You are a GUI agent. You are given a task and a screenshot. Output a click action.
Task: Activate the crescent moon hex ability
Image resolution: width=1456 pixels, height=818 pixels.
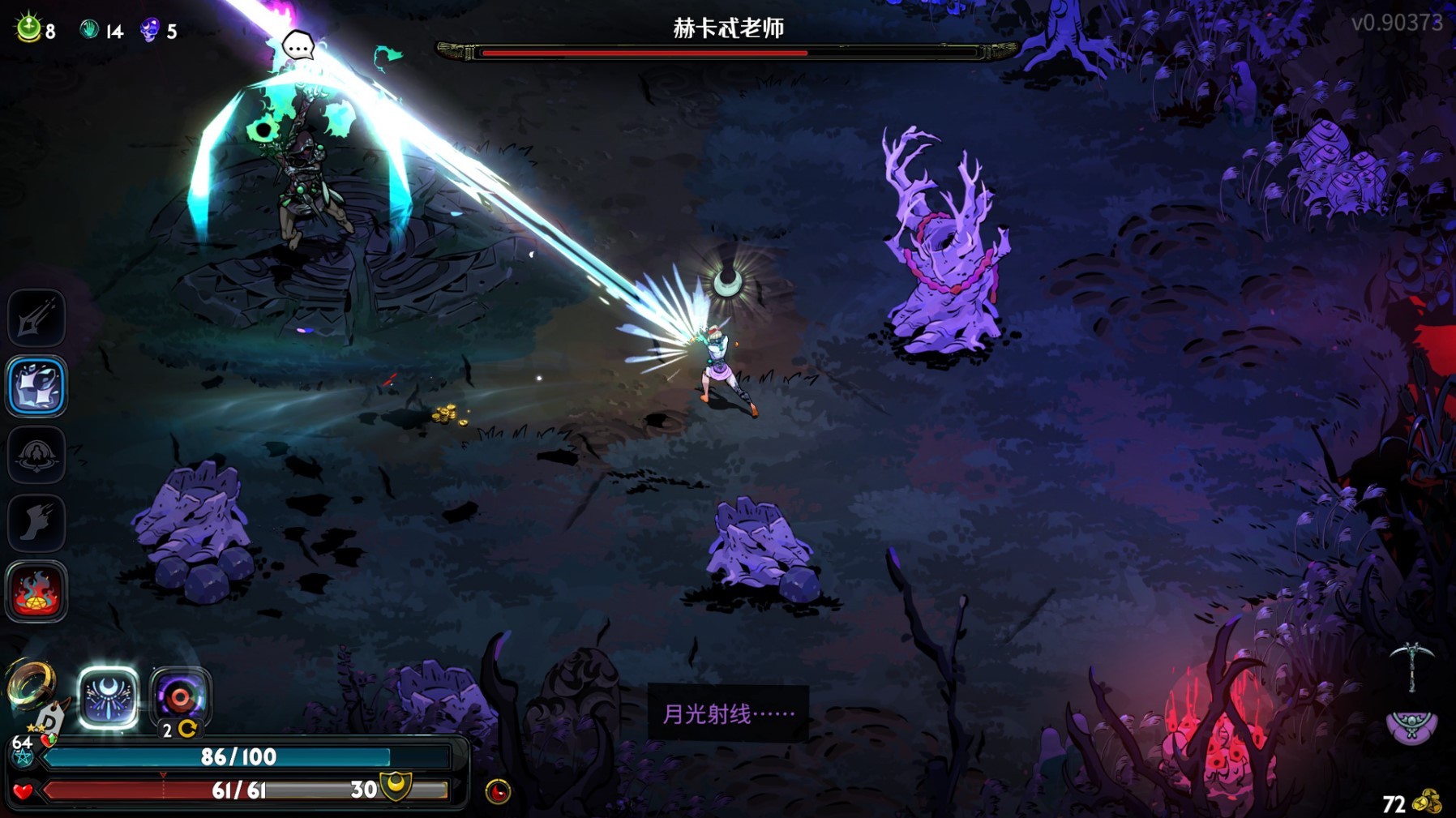pyautogui.click(x=108, y=697)
